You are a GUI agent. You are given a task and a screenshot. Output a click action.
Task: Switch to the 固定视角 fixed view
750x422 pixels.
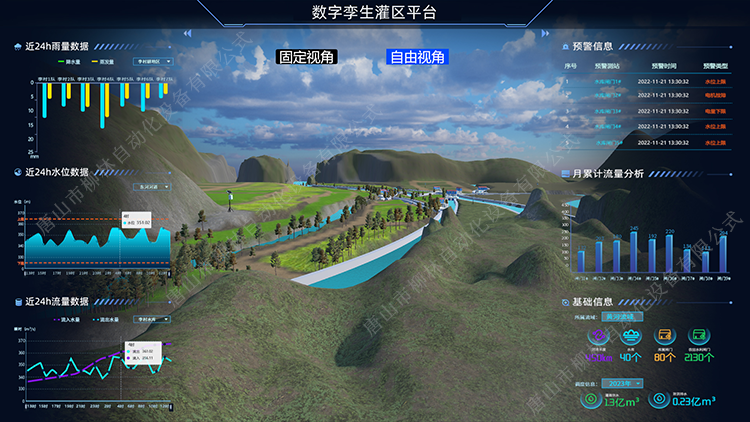coord(308,58)
